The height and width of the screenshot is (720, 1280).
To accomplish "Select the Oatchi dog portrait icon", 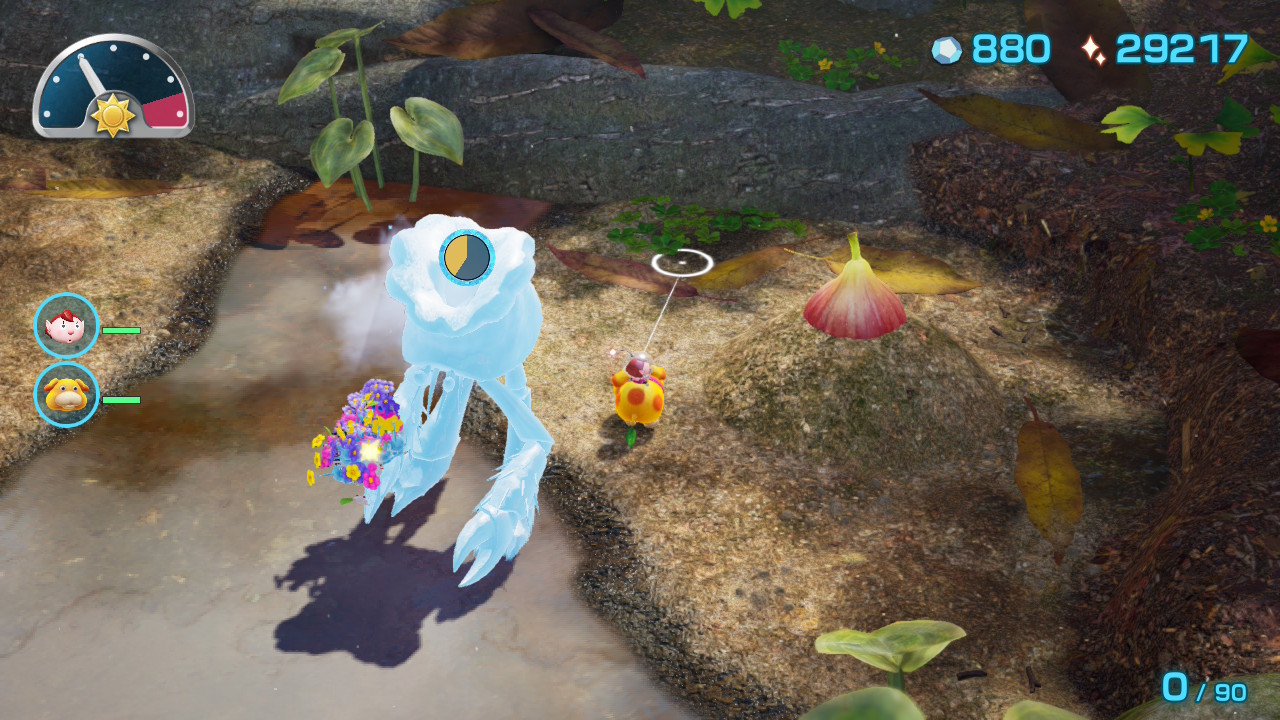I will tap(66, 395).
